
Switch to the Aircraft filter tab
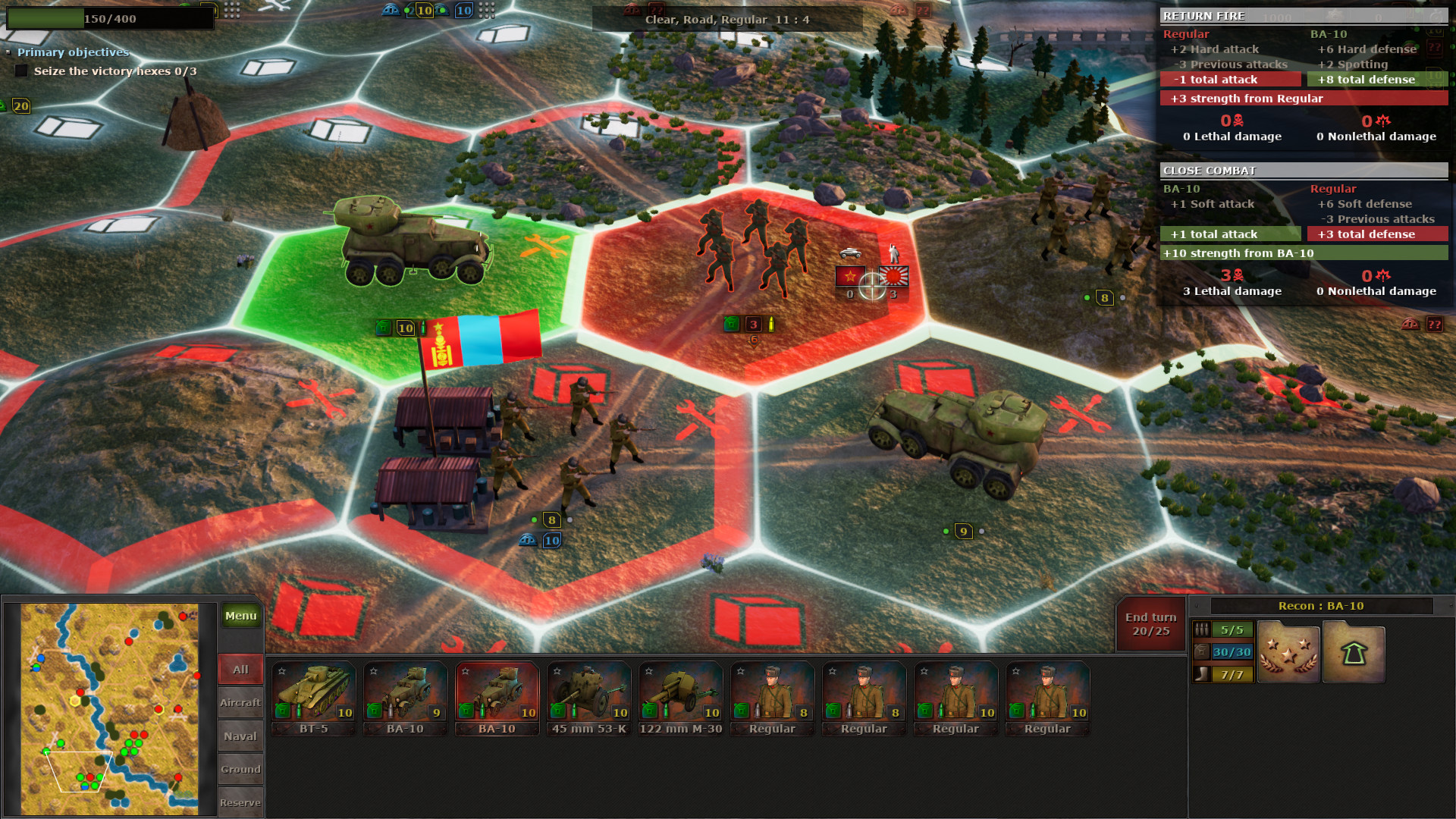point(240,702)
